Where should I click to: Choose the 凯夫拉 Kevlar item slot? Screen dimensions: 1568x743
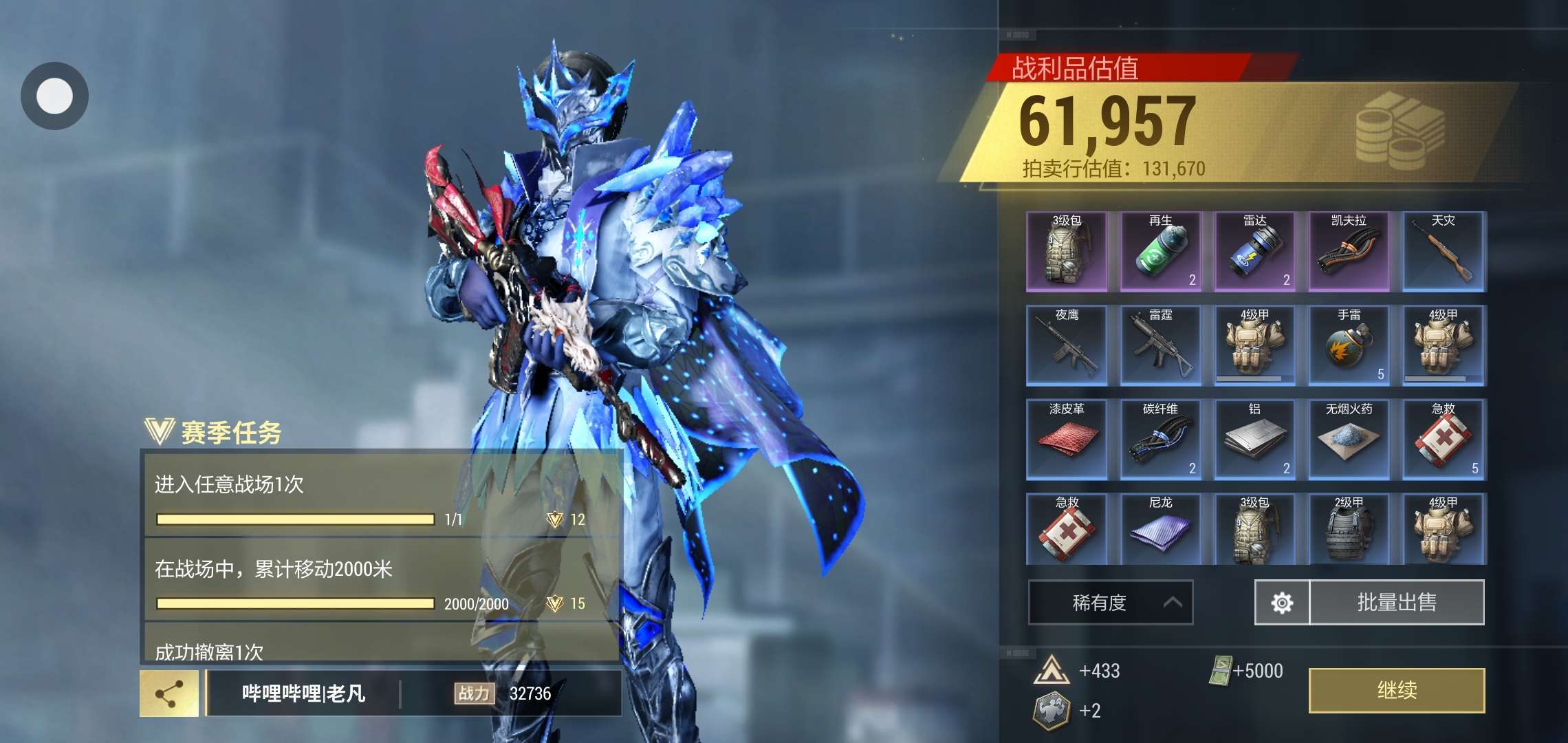point(1349,252)
